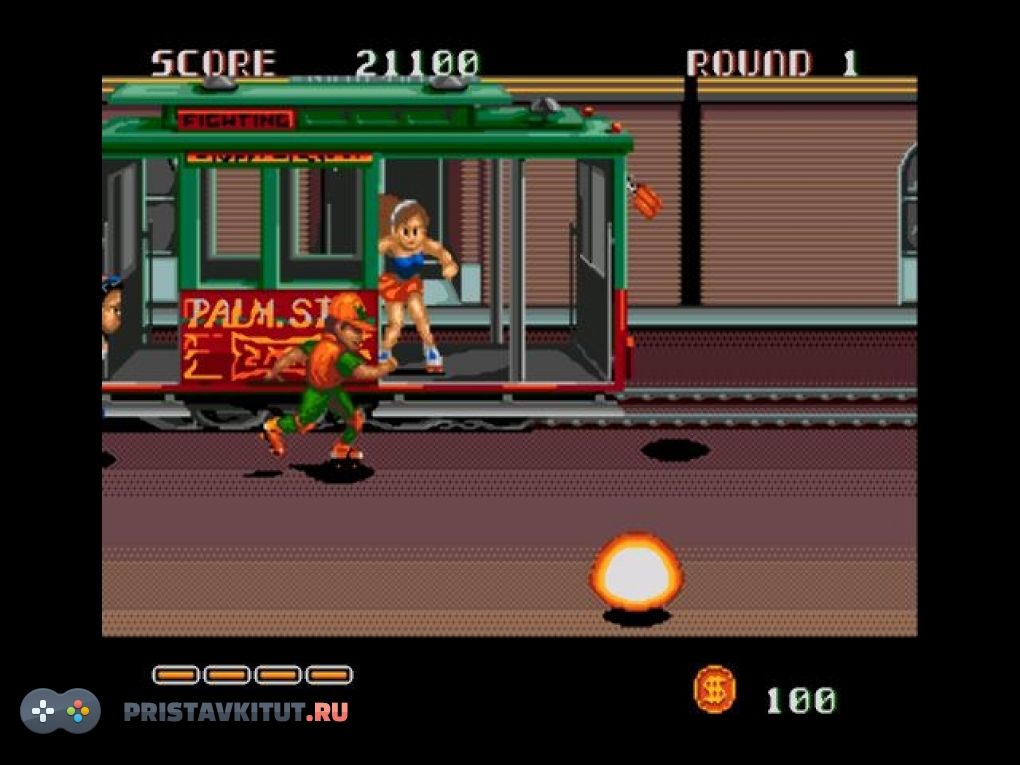Viewport: 1020px width, 765px height.
Task: Click the gold dollar coin icon
Action: [x=714, y=690]
